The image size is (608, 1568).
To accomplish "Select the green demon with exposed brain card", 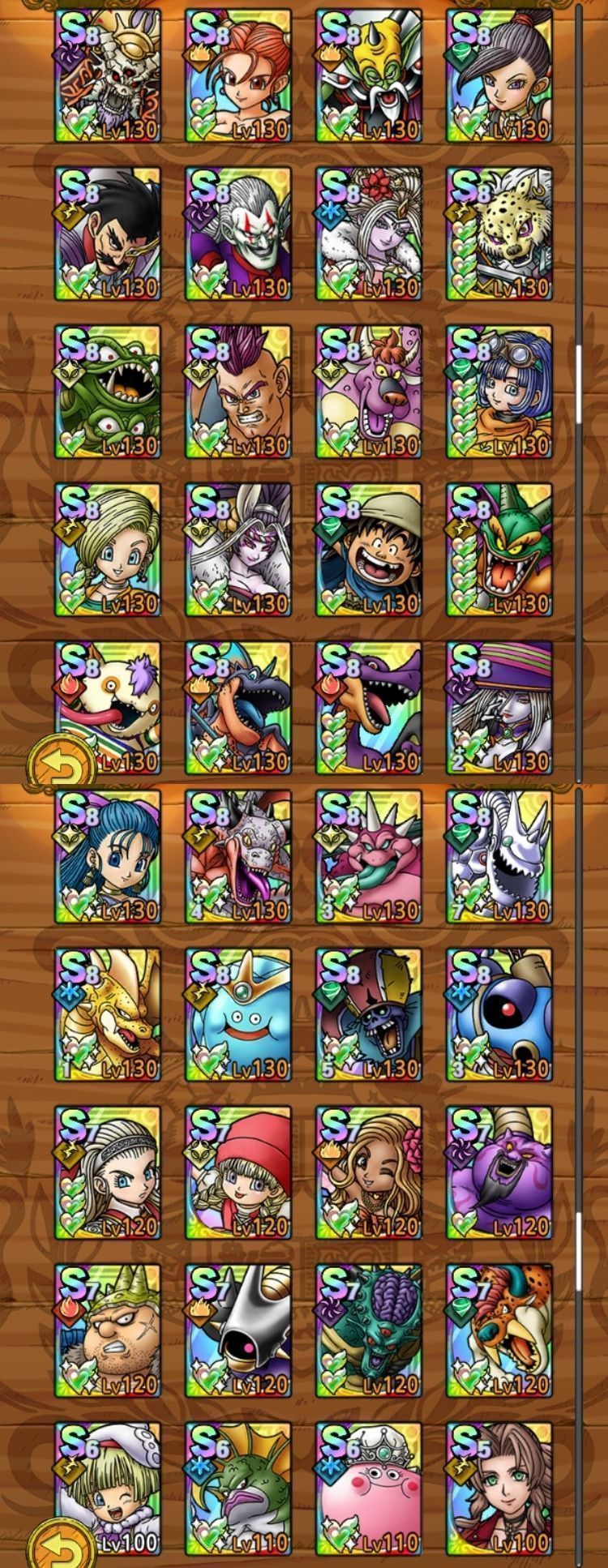I will pos(369,1330).
